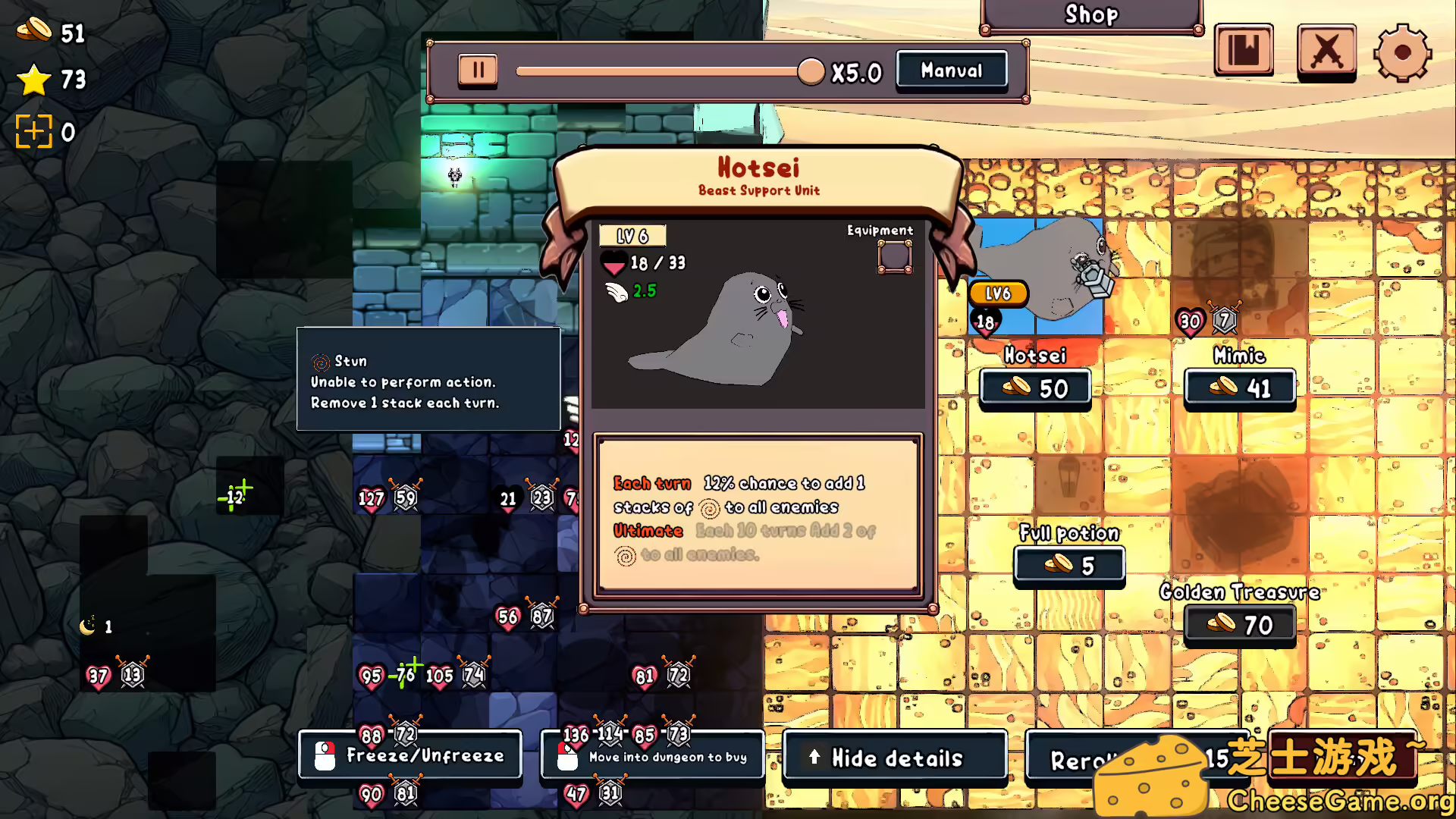
Task: Click the plus-frame counter icon showing 0
Action: (33, 130)
